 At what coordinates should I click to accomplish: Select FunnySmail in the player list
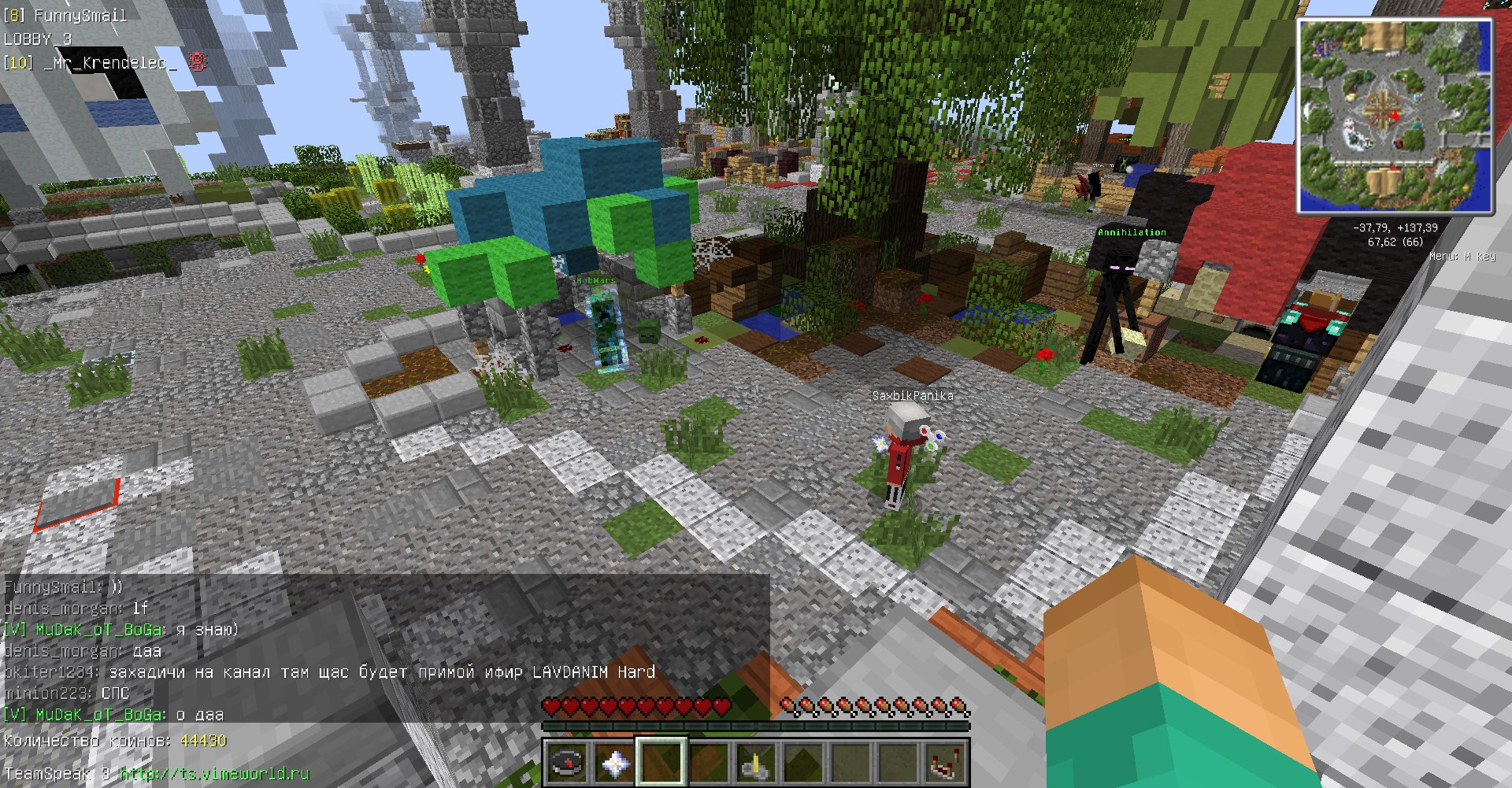coord(80,15)
